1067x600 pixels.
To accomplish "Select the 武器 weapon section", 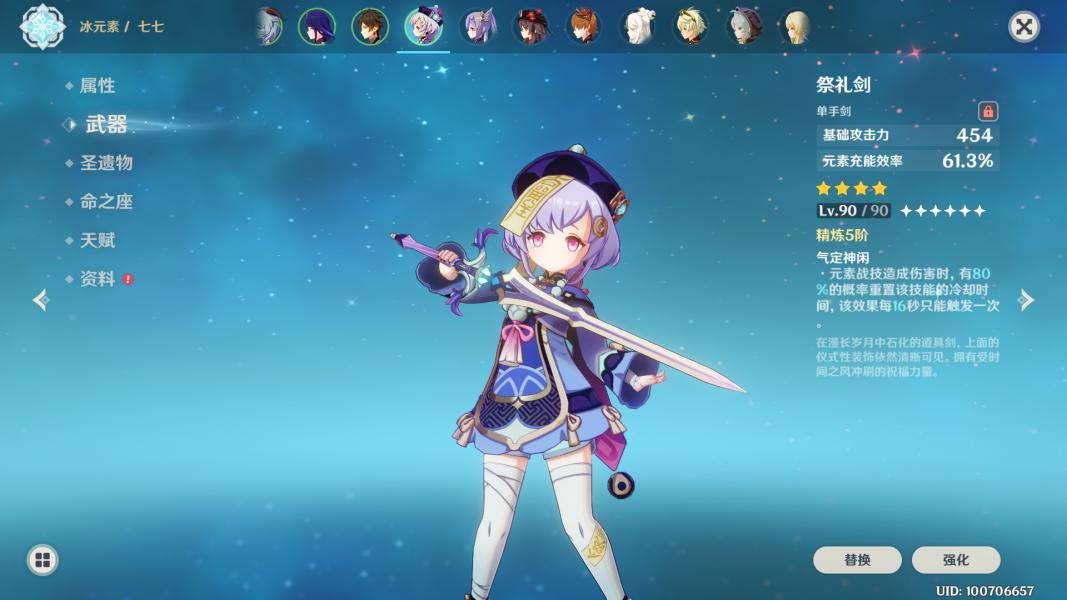I will click(x=106, y=124).
